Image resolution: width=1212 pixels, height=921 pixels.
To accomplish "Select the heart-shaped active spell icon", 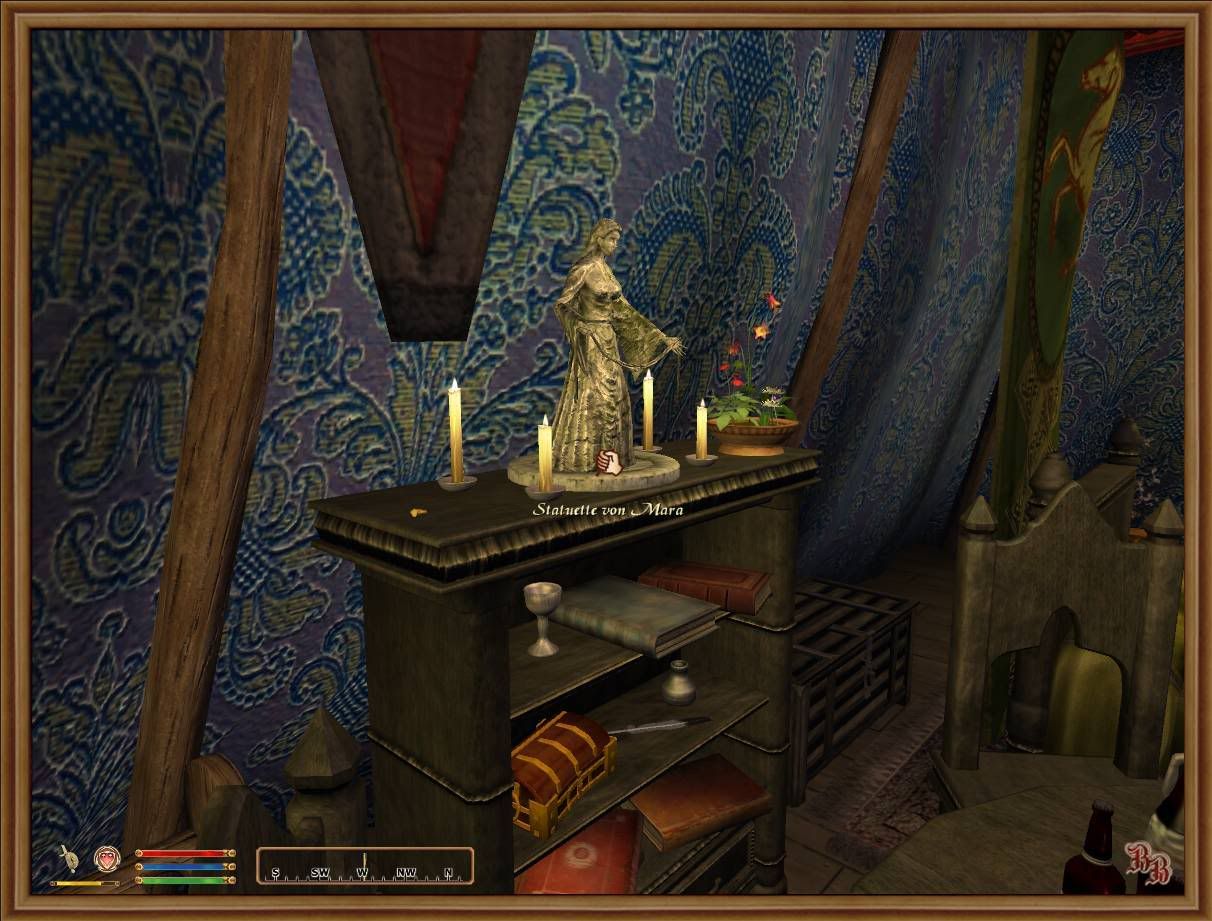I will (x=106, y=858).
